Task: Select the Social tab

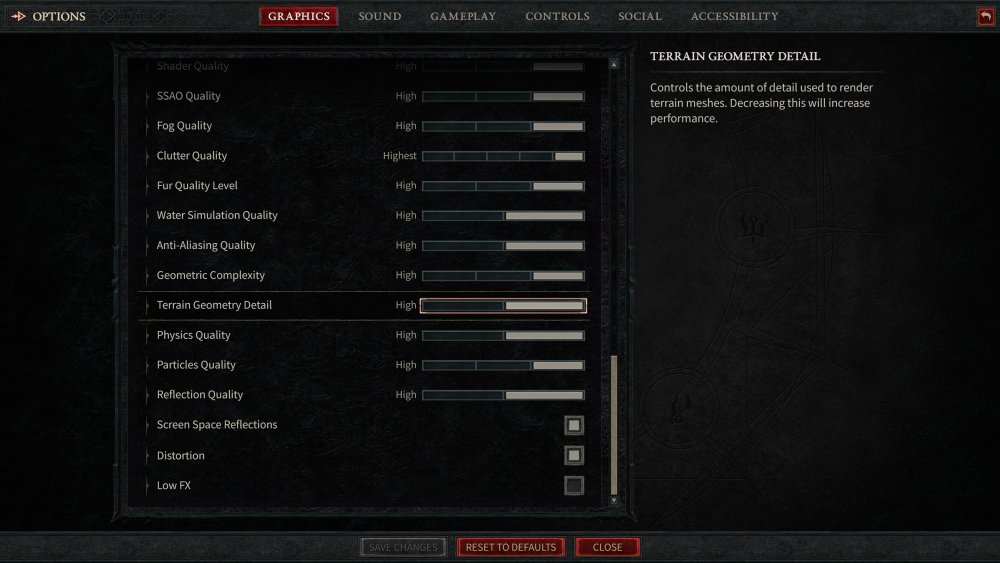Action: (x=640, y=16)
